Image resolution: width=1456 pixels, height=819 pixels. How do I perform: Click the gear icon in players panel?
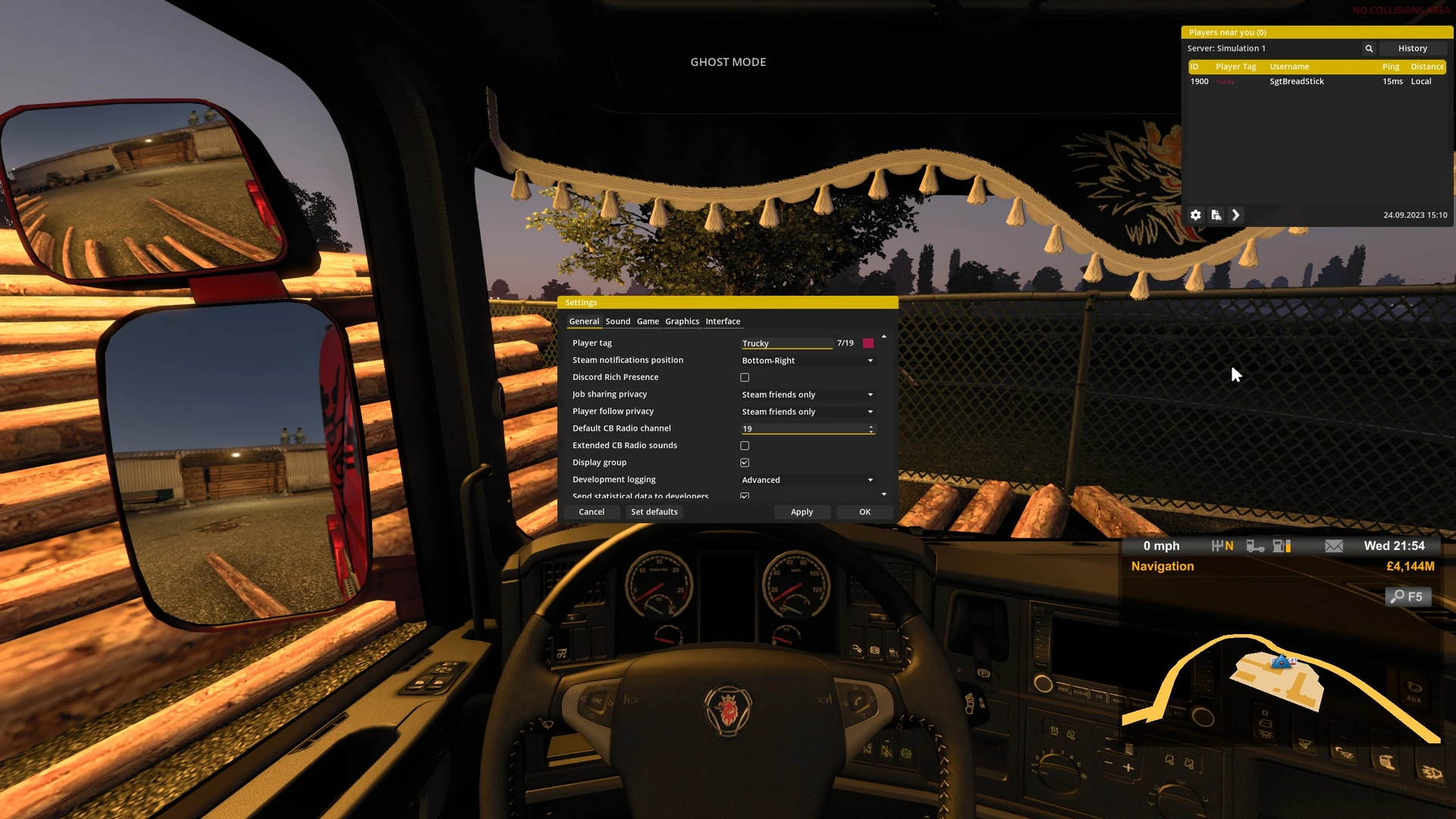[x=1196, y=215]
